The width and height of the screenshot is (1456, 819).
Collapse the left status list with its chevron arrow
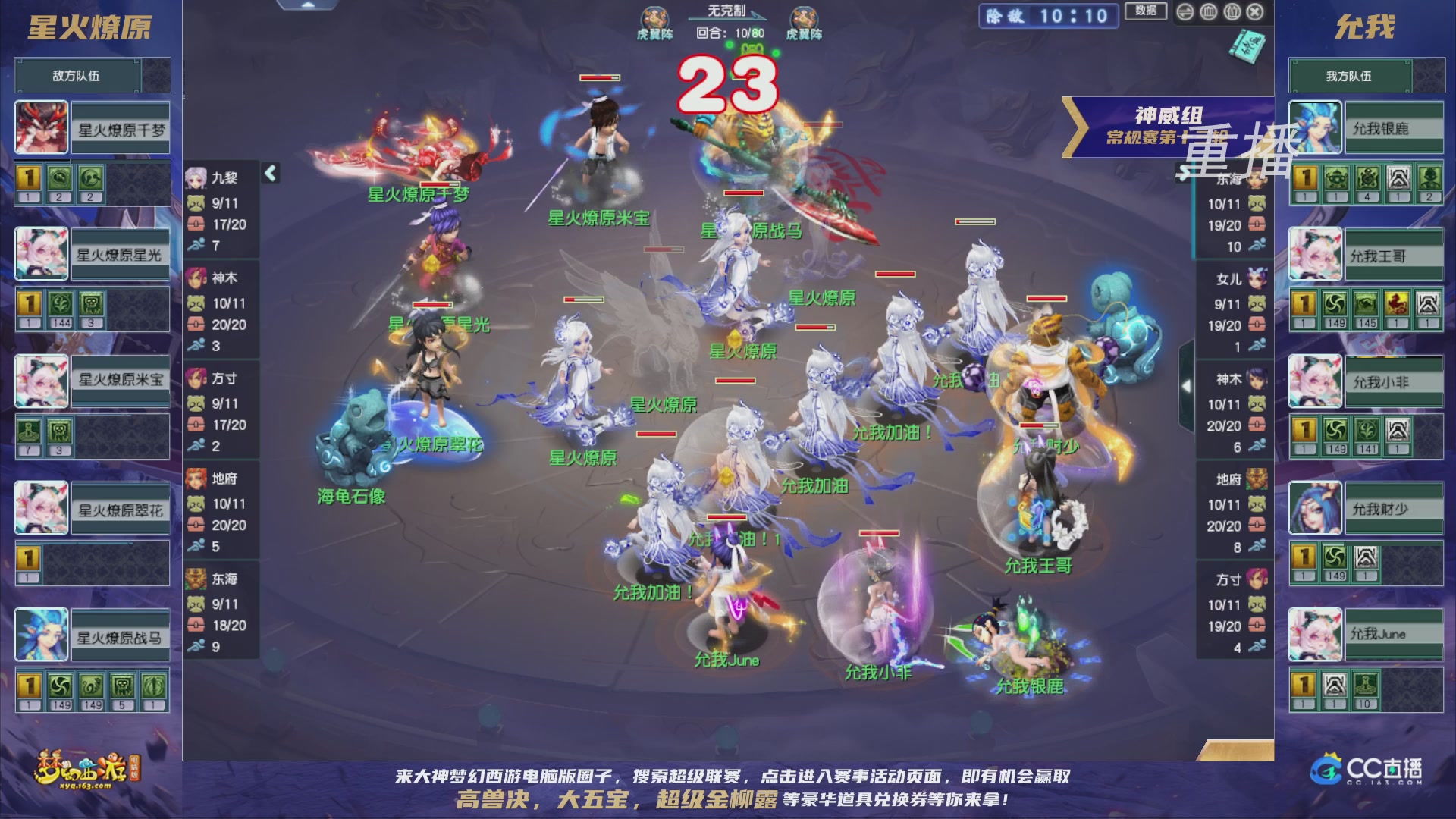pyautogui.click(x=269, y=173)
